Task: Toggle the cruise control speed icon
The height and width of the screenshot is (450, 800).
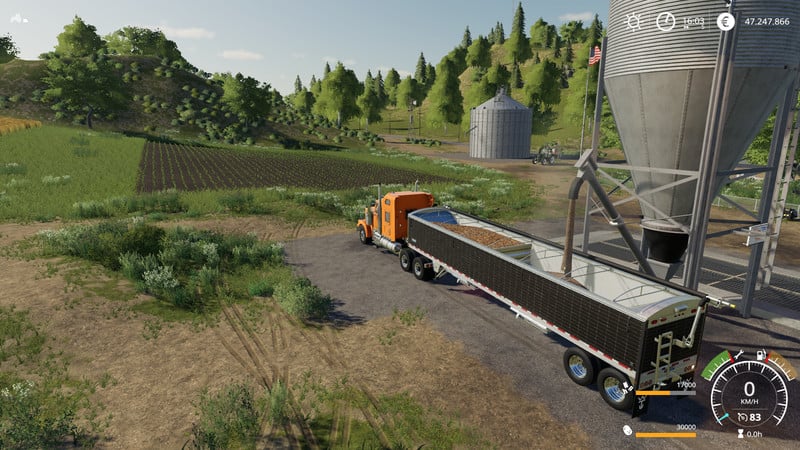Action: tap(741, 417)
